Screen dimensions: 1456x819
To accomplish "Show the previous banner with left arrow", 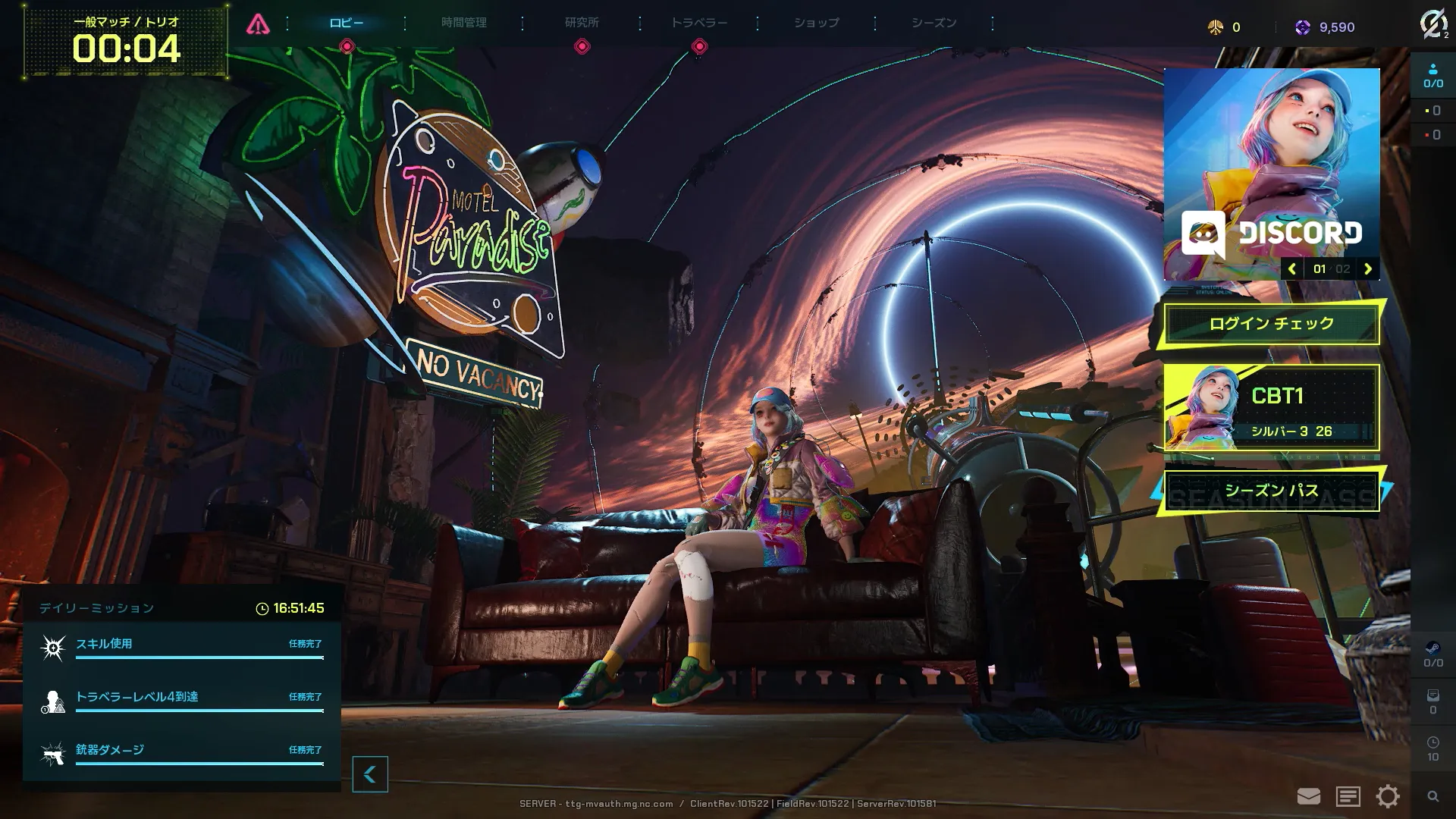I will coord(1292,268).
